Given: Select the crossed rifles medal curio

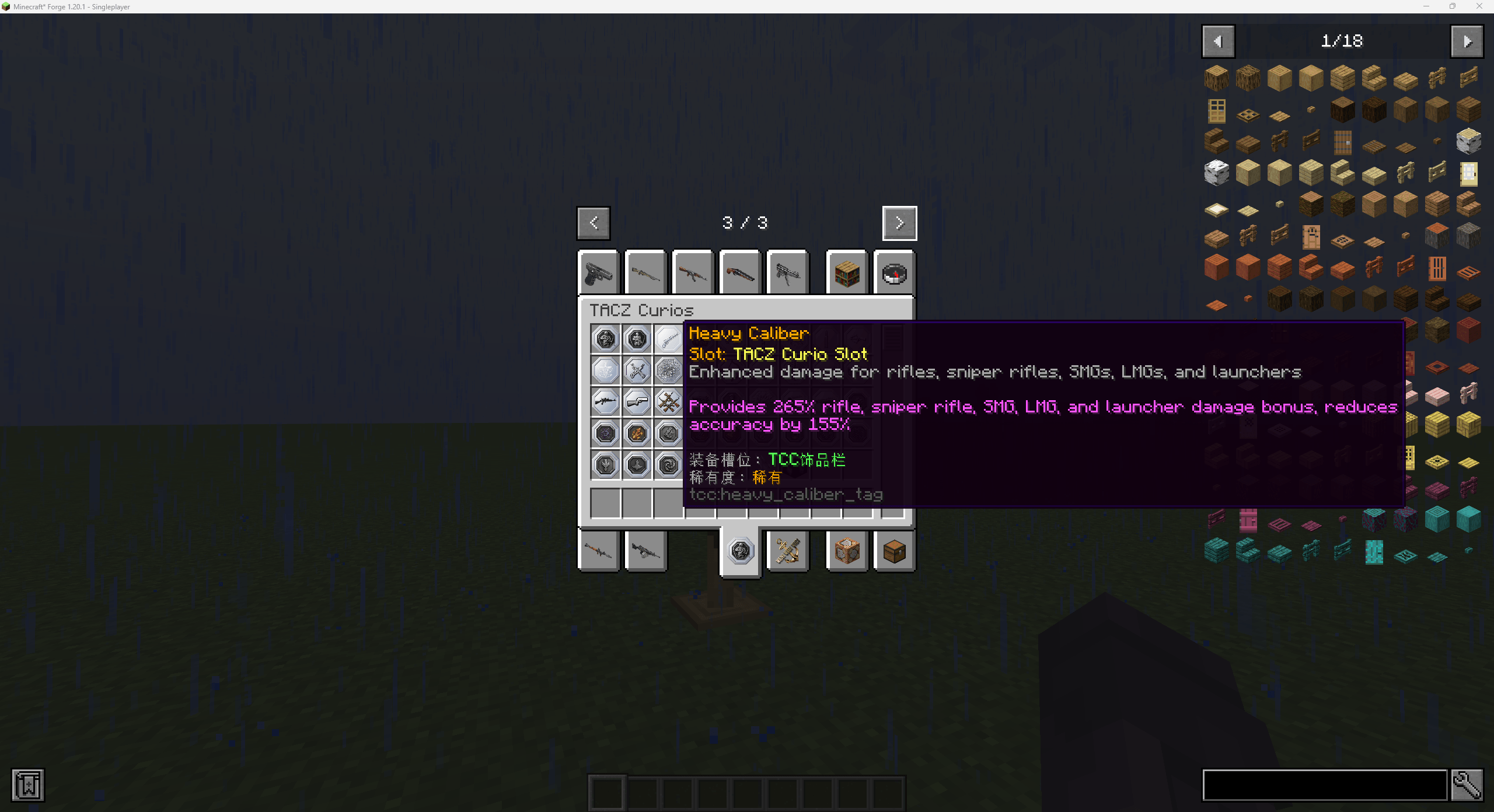Looking at the screenshot, I should (x=668, y=402).
